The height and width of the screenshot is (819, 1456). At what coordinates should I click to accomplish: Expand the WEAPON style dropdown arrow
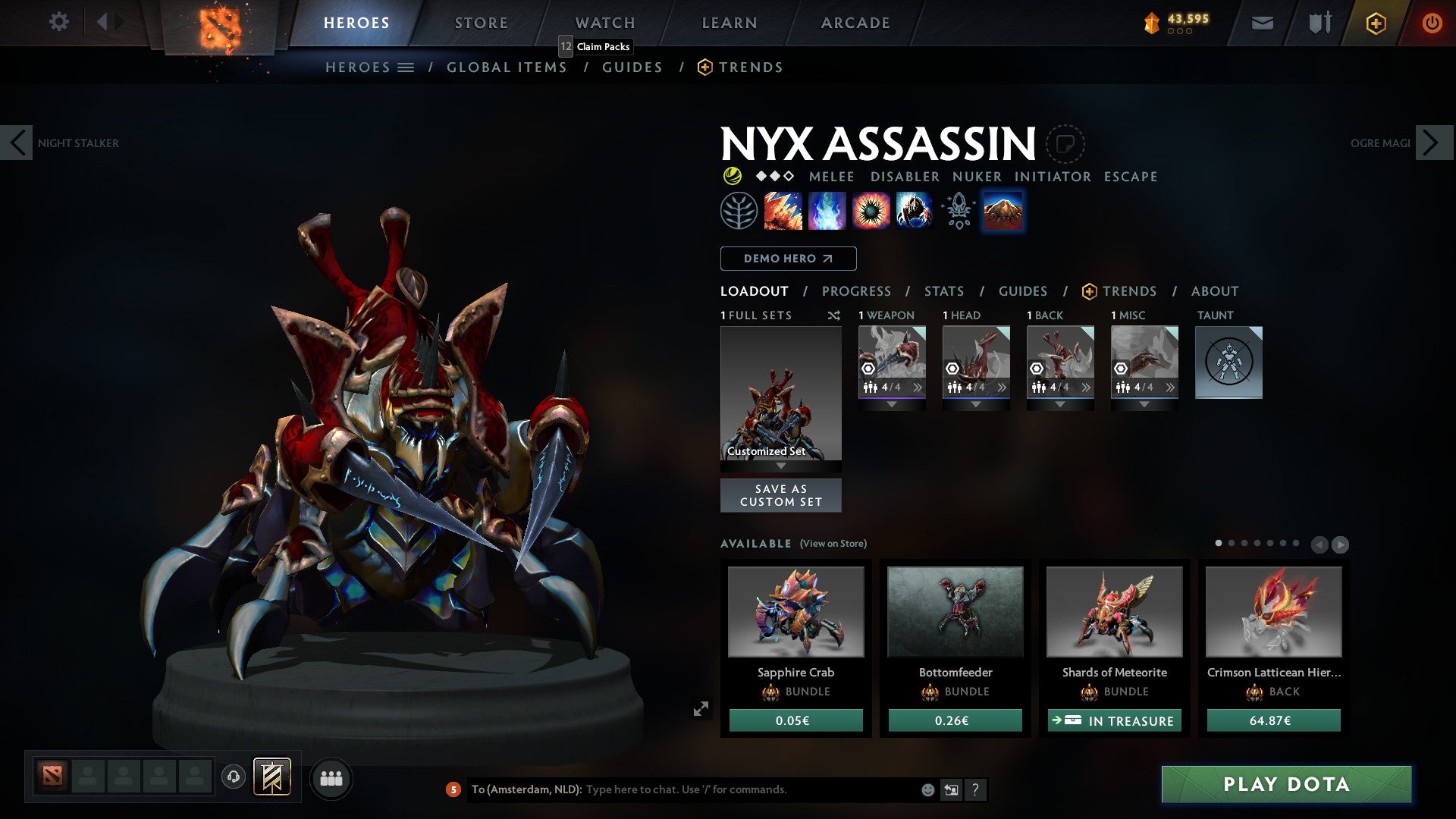892,403
